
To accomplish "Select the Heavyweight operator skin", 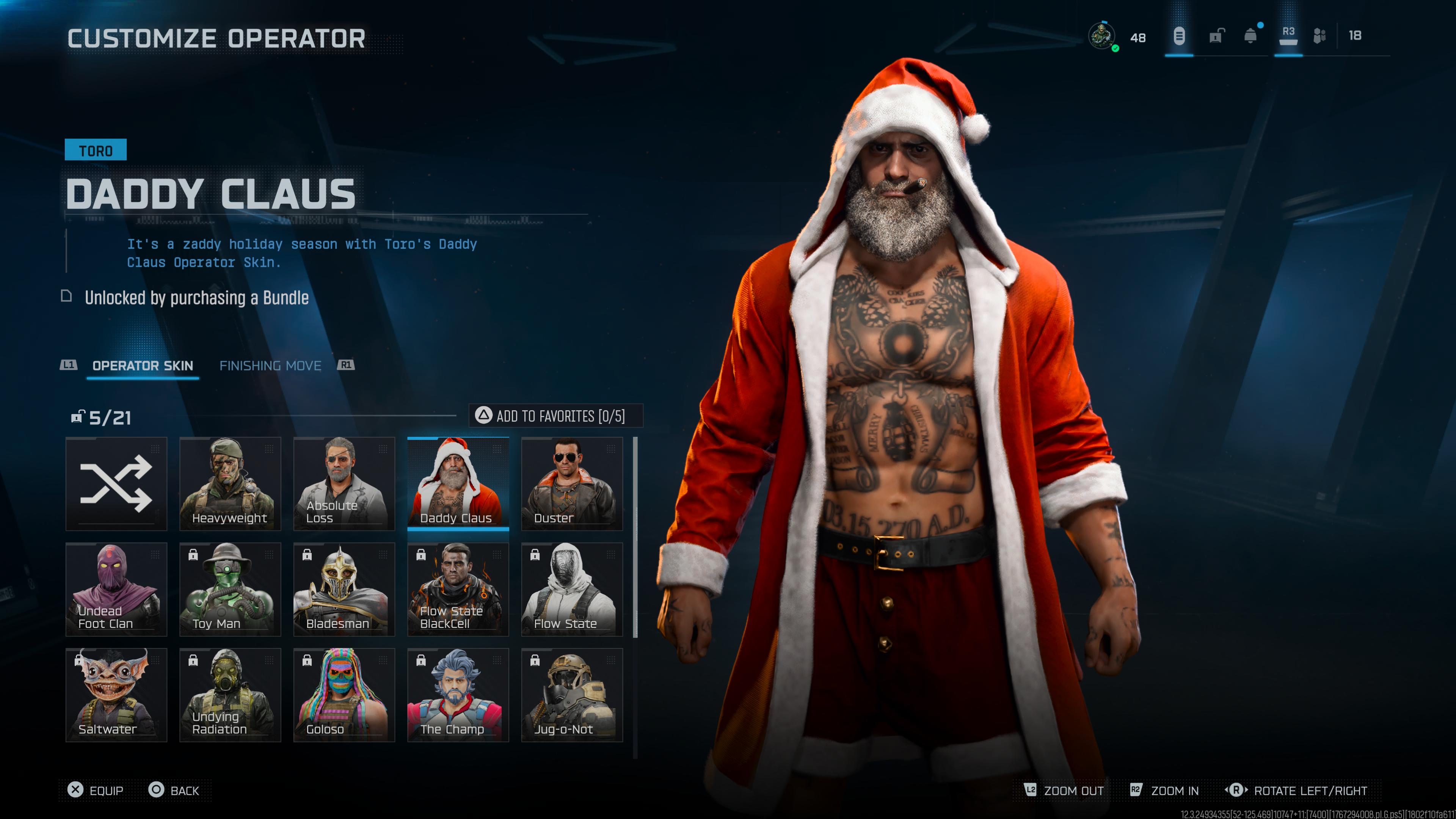I will tap(230, 484).
